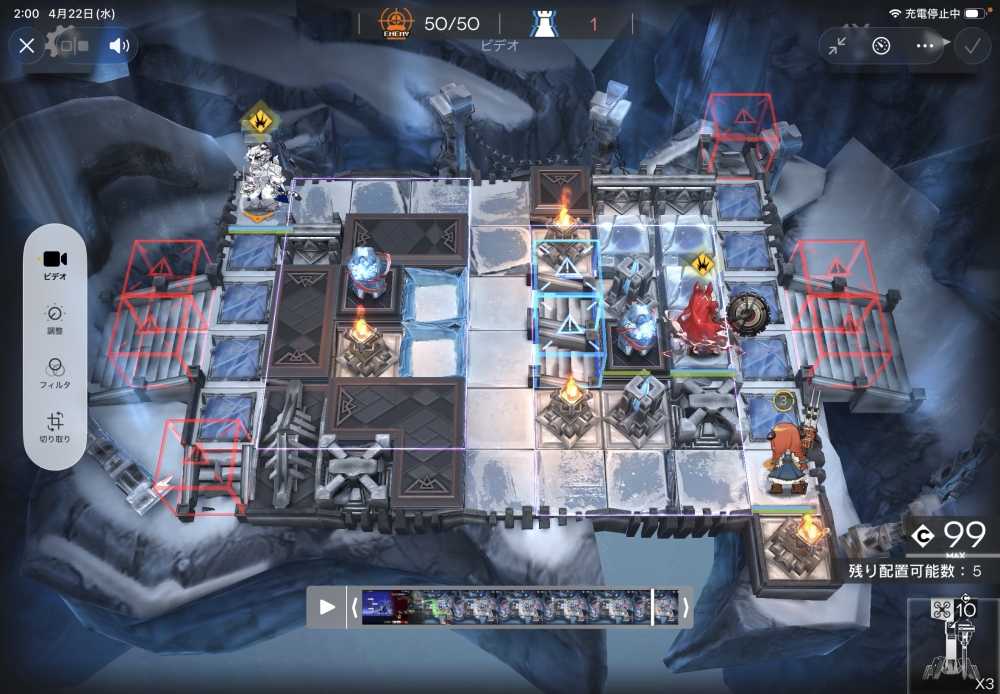The image size is (1000, 694).
Task: Switch to the フィルタ filter tab
Action: (x=55, y=374)
